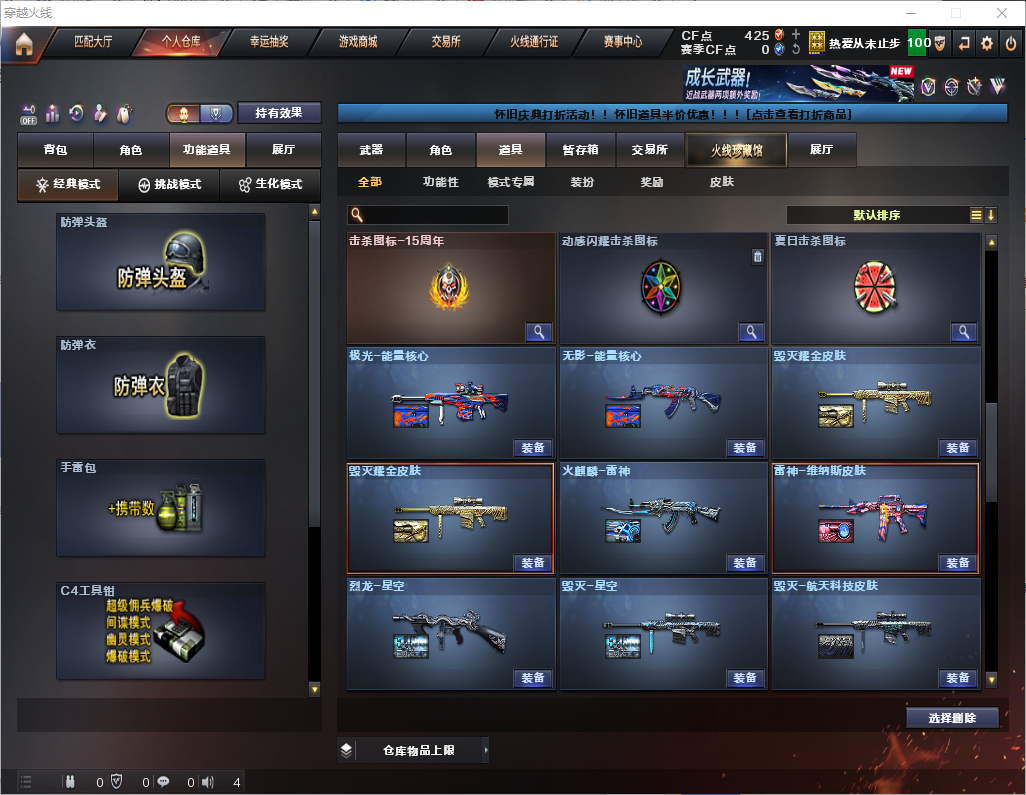Click 选择删除 to select items for deletion
Image resolution: width=1026 pixels, height=795 pixels.
coord(952,718)
